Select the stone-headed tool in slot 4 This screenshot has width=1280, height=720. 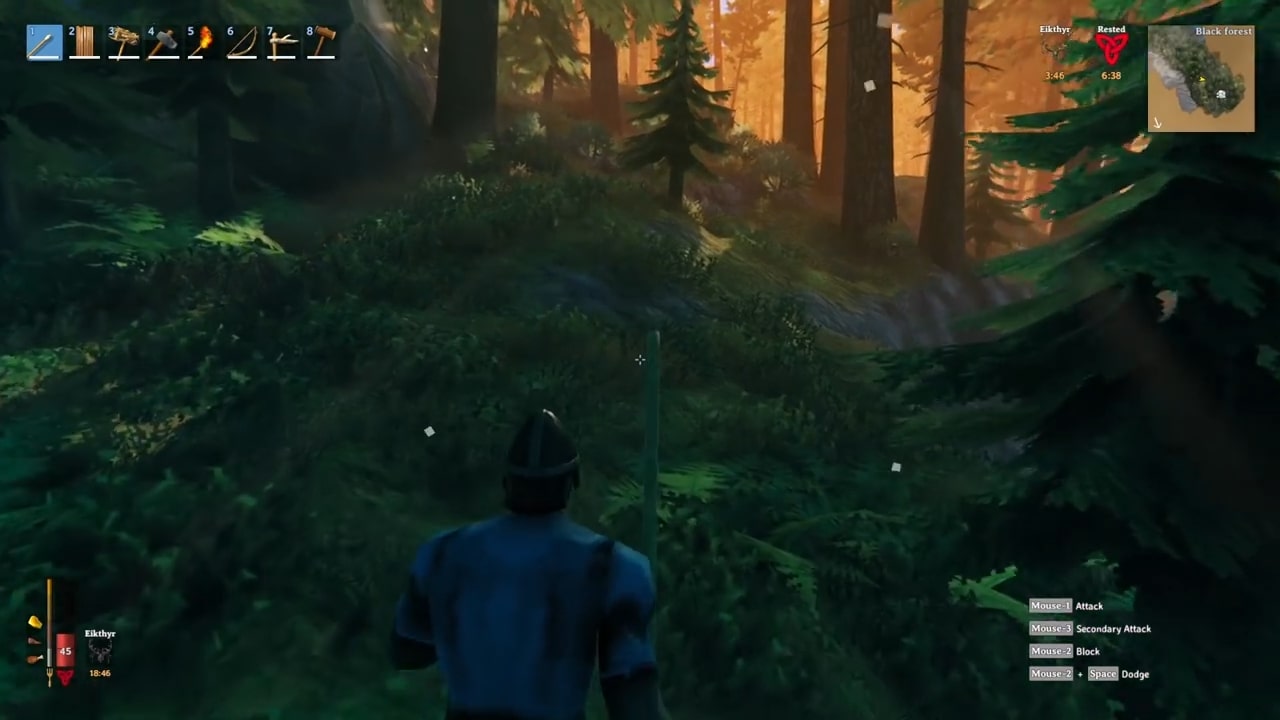point(163,43)
